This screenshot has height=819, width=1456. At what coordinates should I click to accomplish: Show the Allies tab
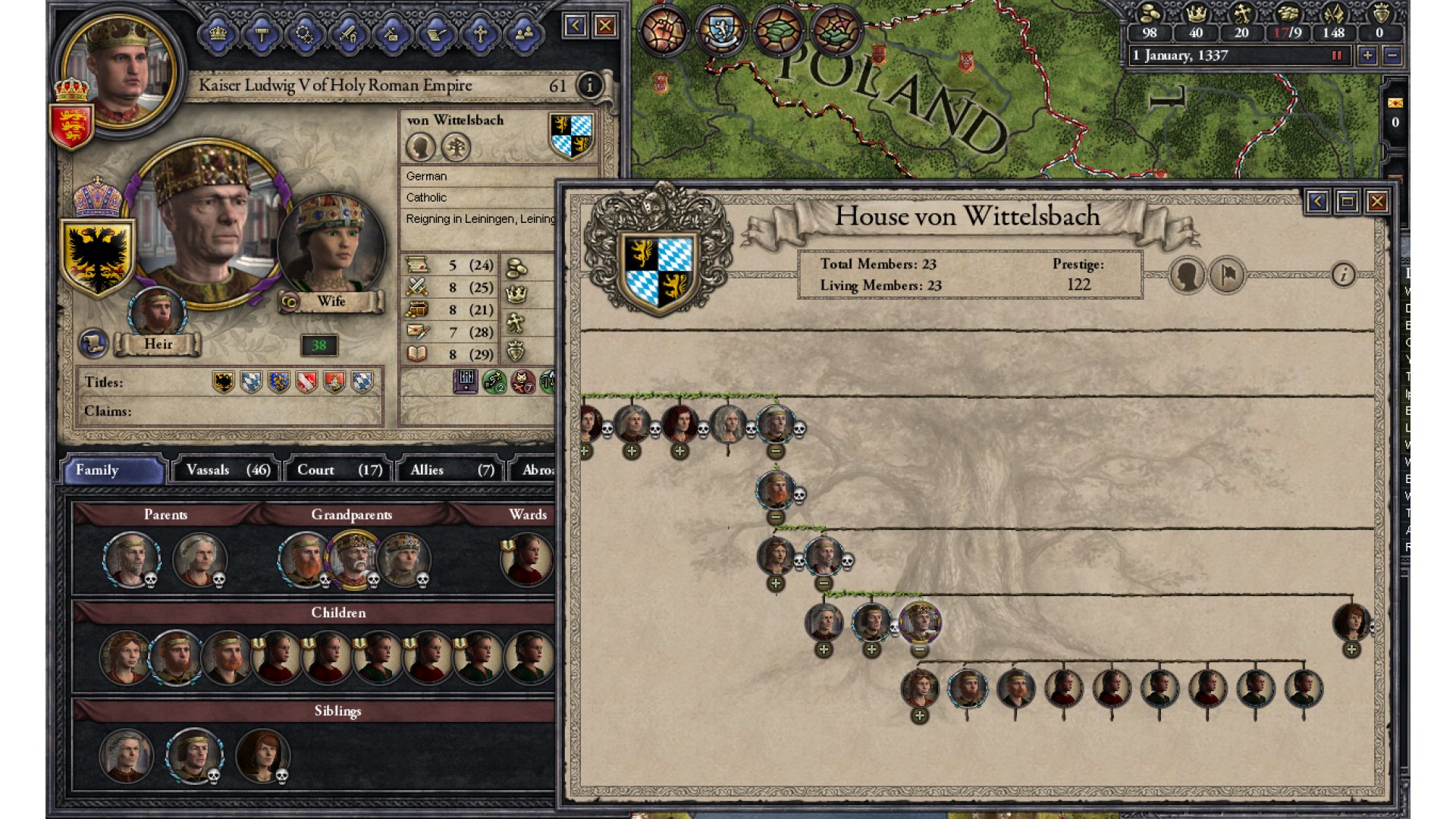[x=451, y=470]
